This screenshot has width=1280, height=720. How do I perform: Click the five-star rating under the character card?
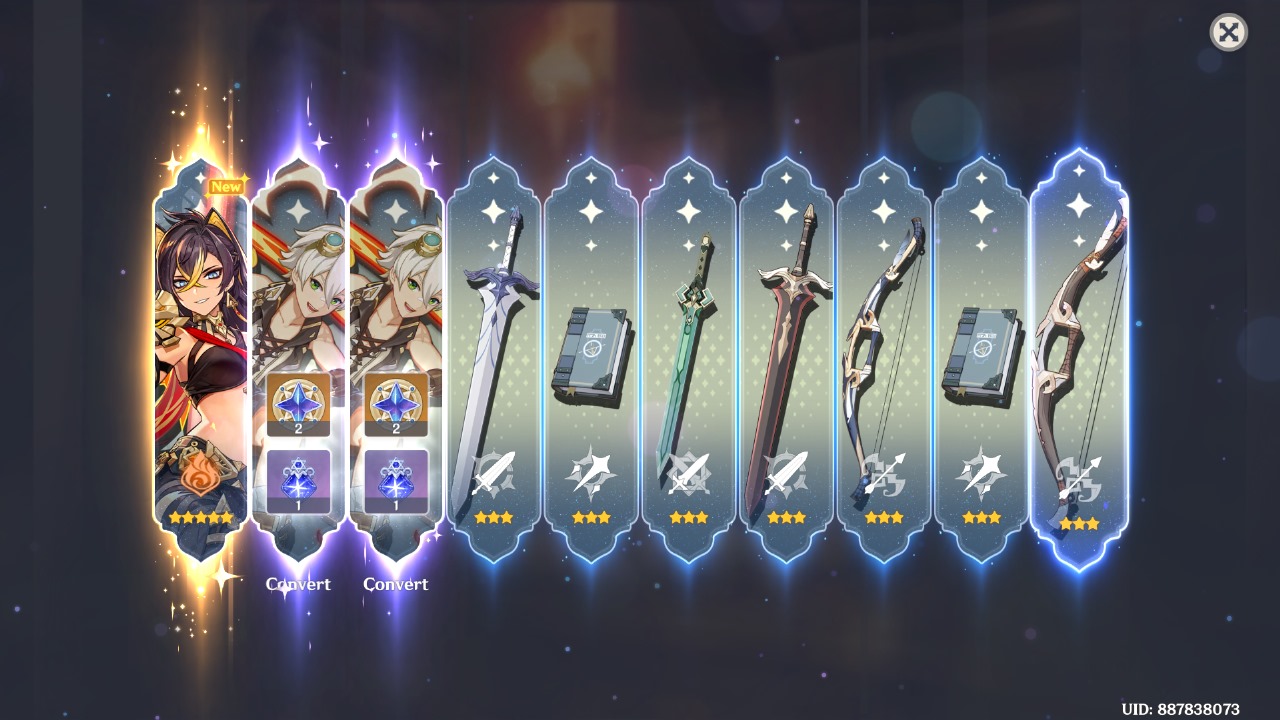pyautogui.click(x=199, y=517)
